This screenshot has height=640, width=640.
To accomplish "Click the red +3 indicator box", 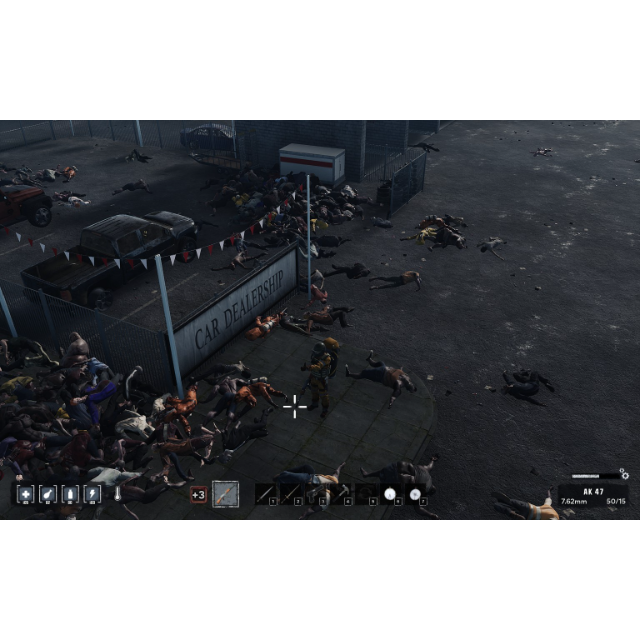I will pyautogui.click(x=198, y=494).
